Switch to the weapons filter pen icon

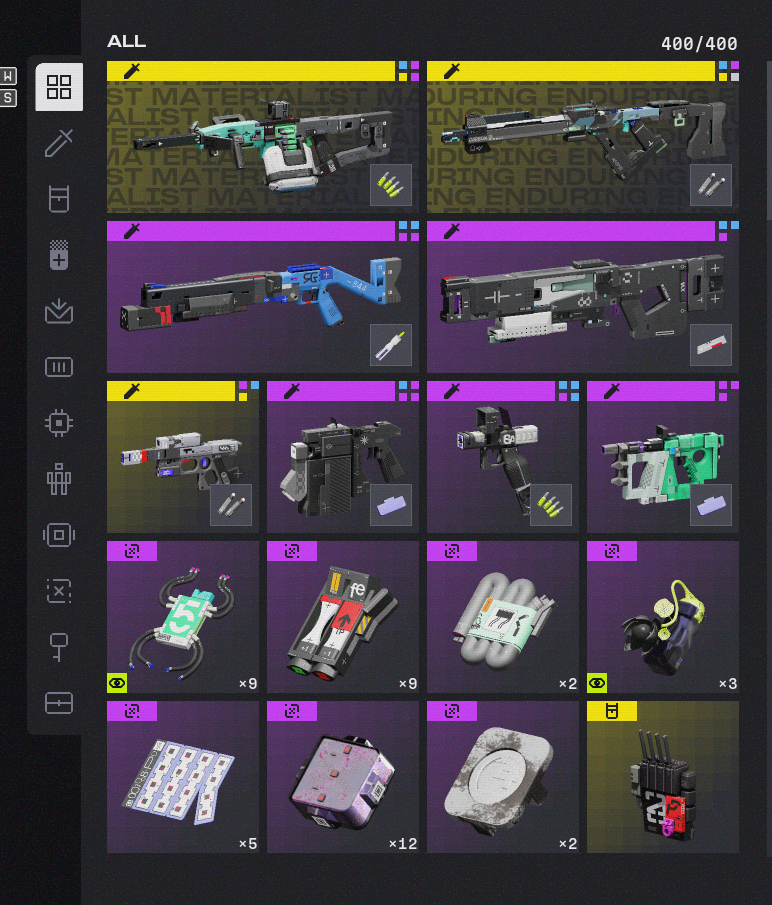click(x=59, y=143)
